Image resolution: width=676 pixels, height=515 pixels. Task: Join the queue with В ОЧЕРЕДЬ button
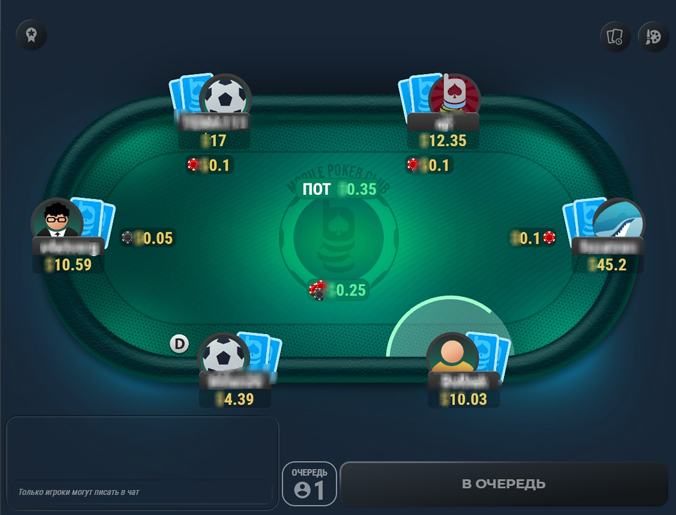point(503,484)
